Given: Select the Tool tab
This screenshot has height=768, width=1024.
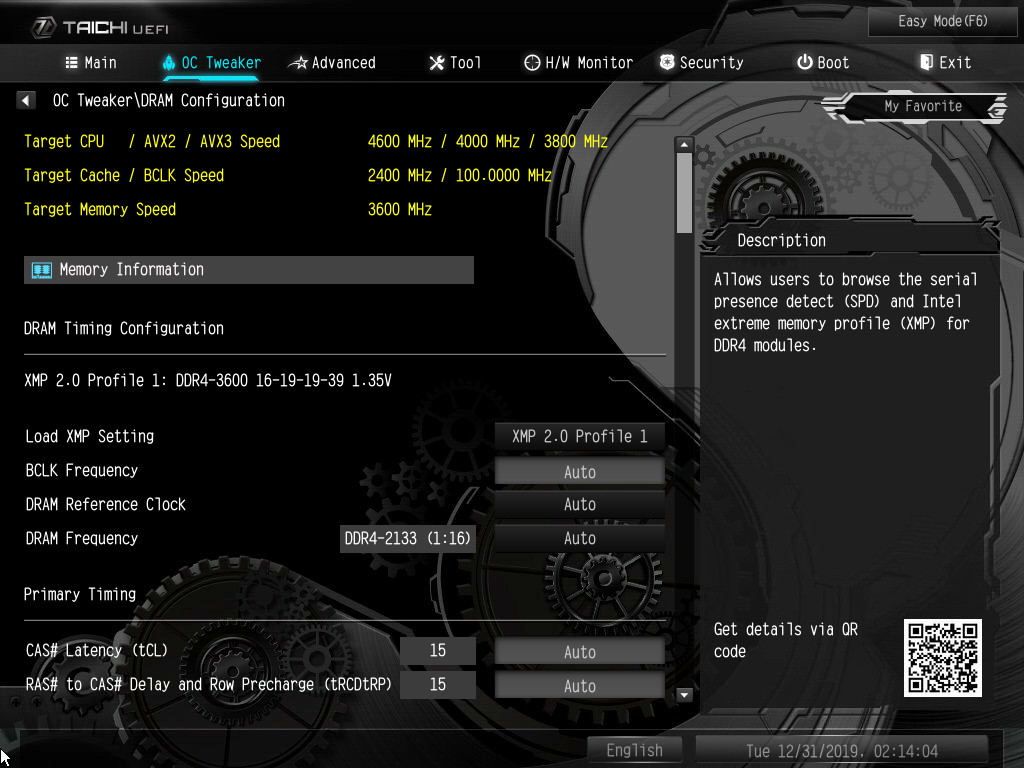Looking at the screenshot, I should coord(455,63).
